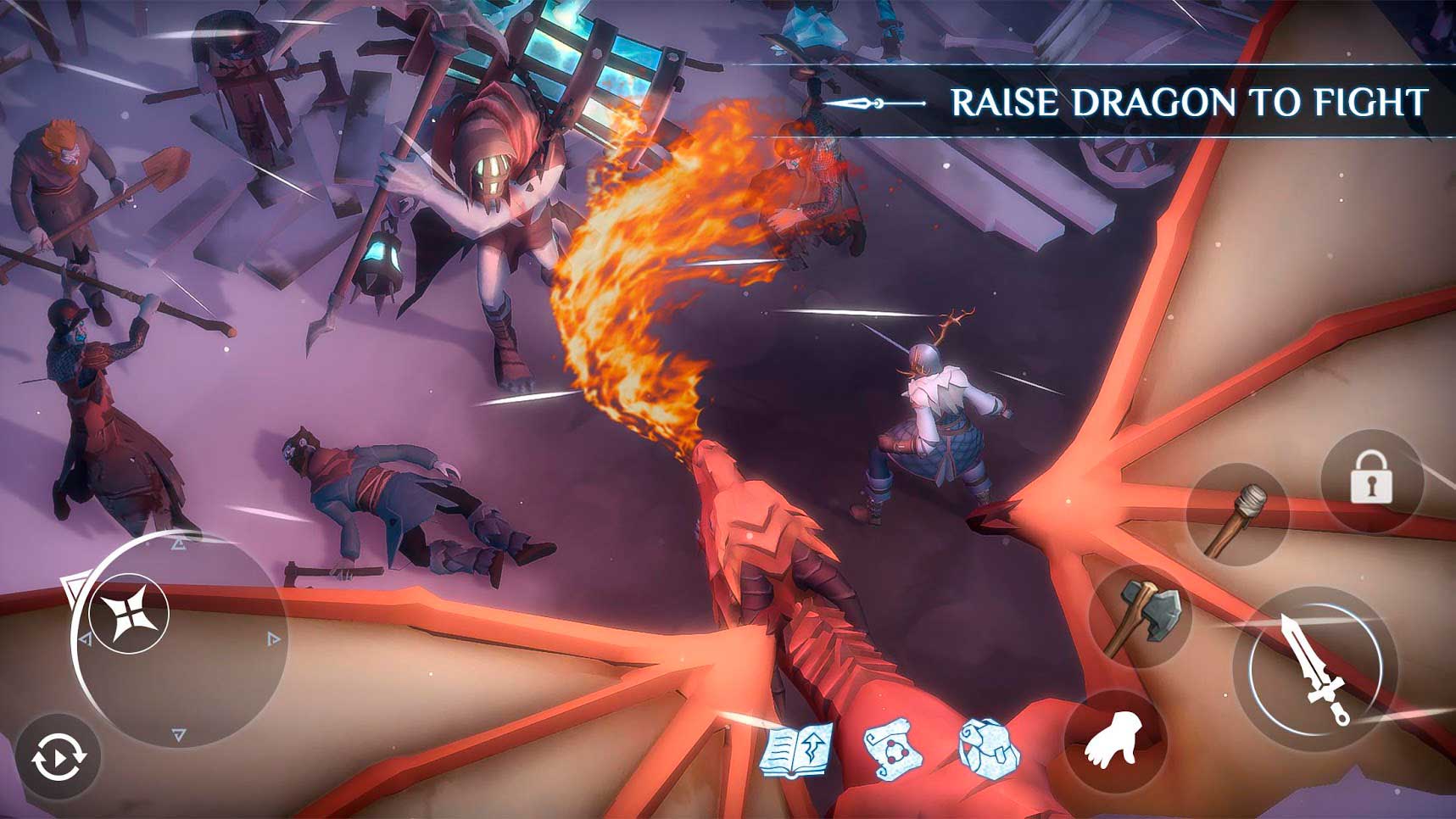Toggle the padlock target lock button
This screenshot has width=1456, height=819.
point(1370,480)
